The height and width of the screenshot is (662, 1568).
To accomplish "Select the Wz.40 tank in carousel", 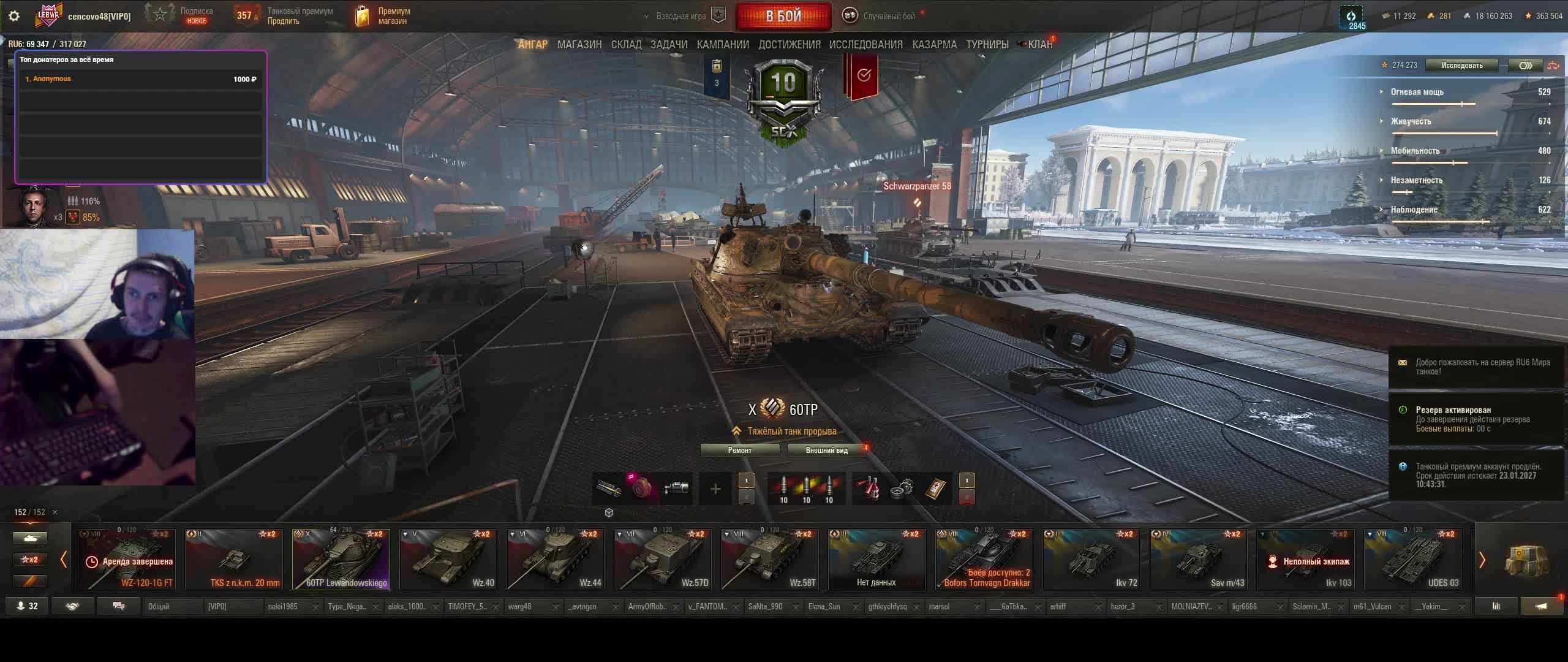I will coord(448,559).
